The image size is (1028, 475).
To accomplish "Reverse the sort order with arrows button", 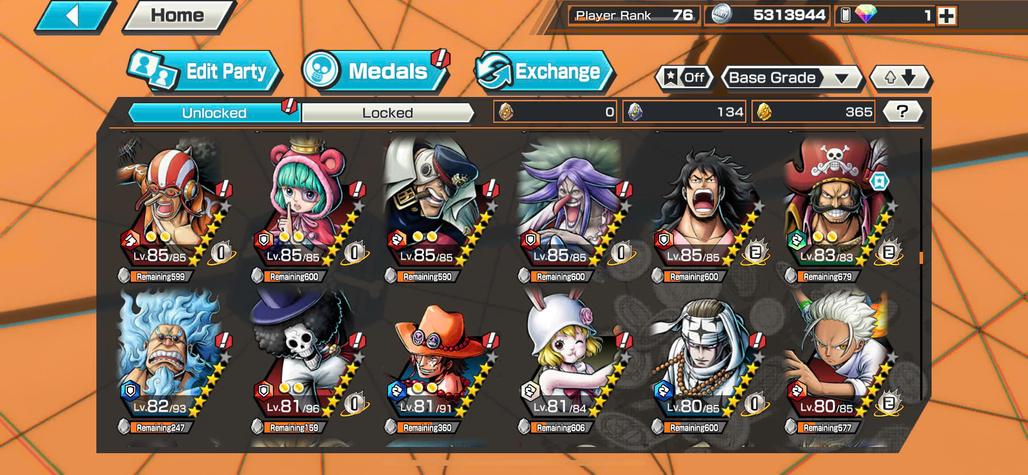I will tap(900, 78).
